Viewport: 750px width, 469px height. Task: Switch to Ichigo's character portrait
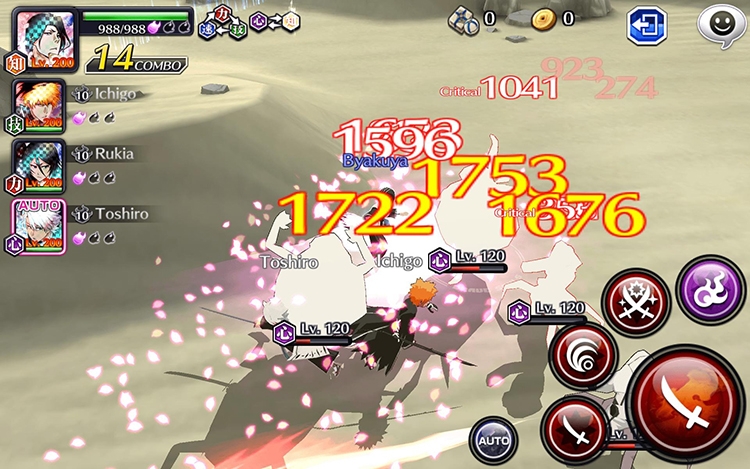[x=40, y=105]
